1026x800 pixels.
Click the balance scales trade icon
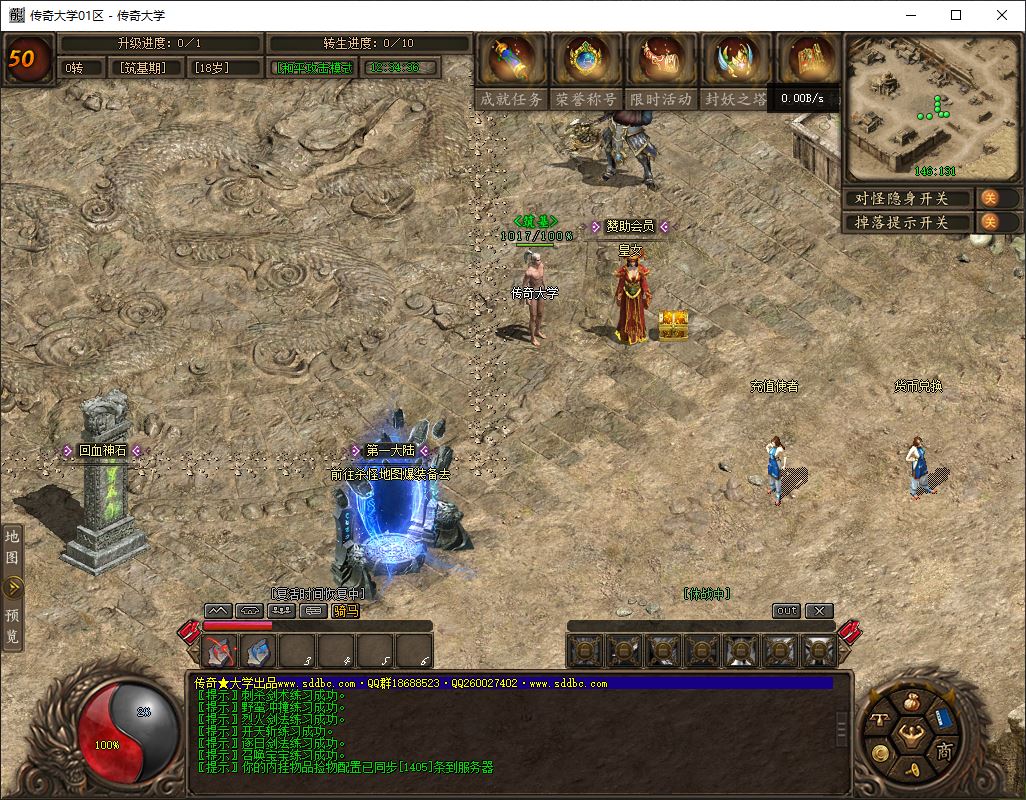coord(881,720)
